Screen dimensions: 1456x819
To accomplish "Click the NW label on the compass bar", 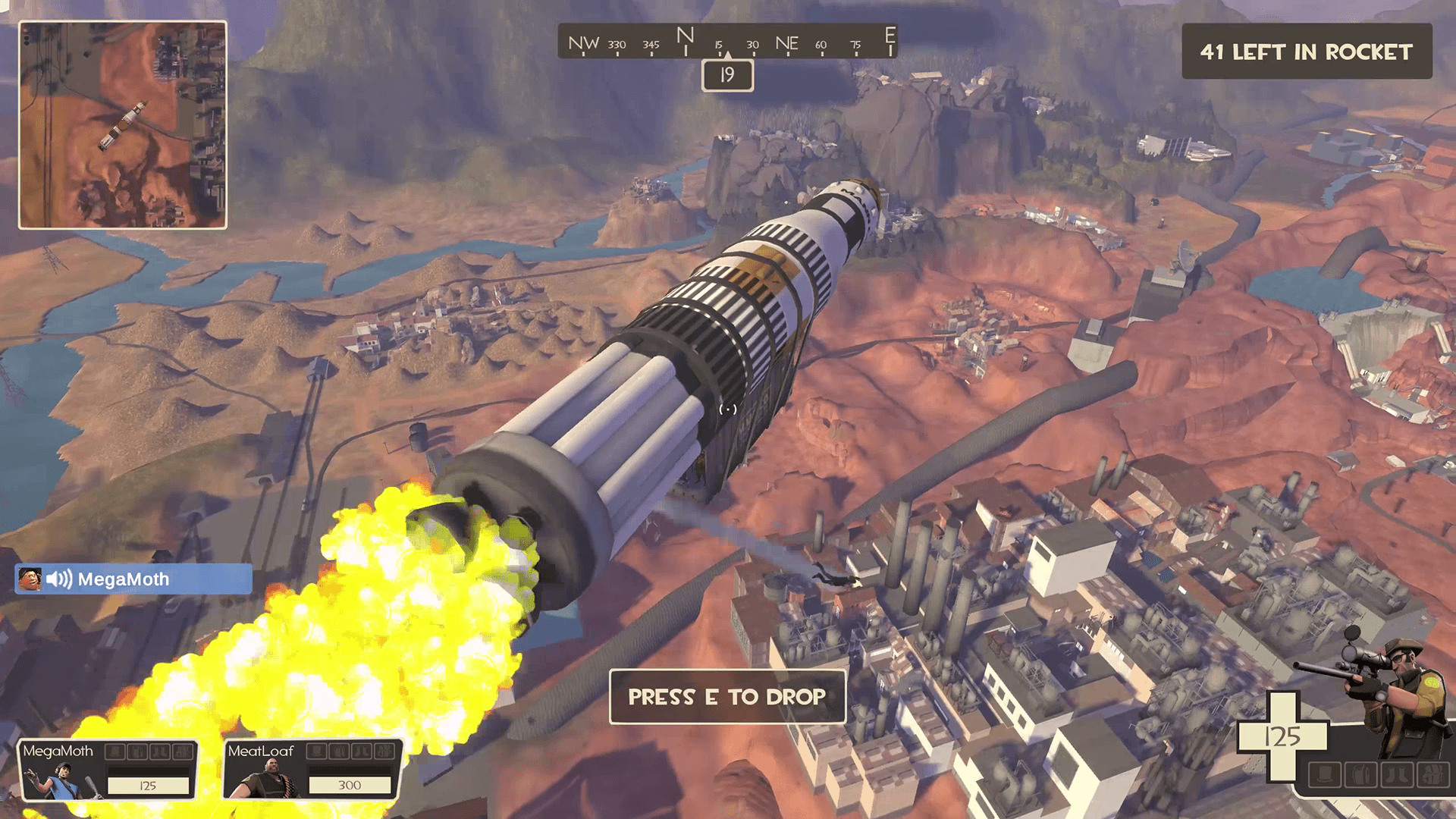I will [584, 43].
